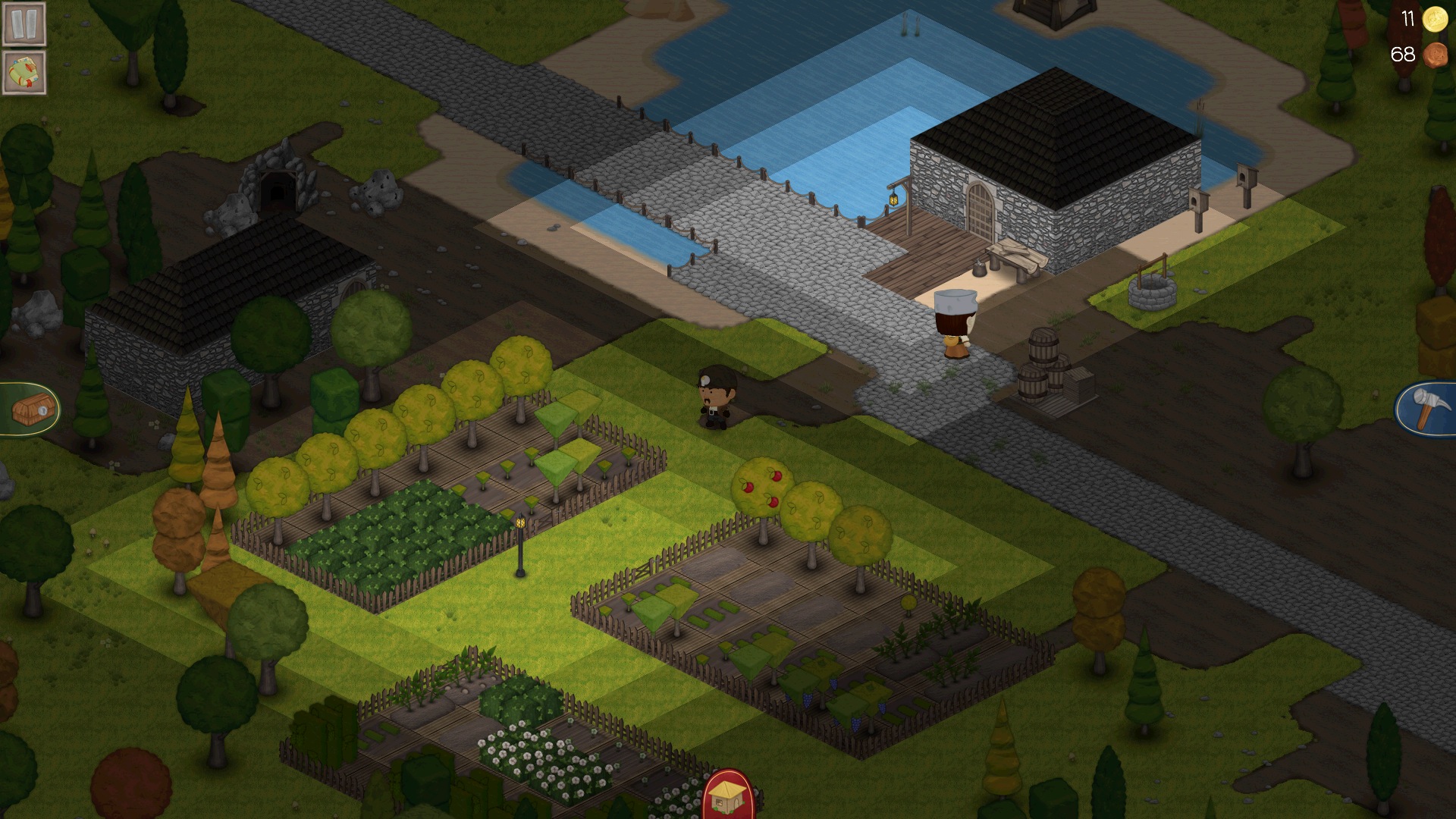Click the gold coin count showing 11
The height and width of the screenshot is (819, 1456).
[x=1407, y=19]
